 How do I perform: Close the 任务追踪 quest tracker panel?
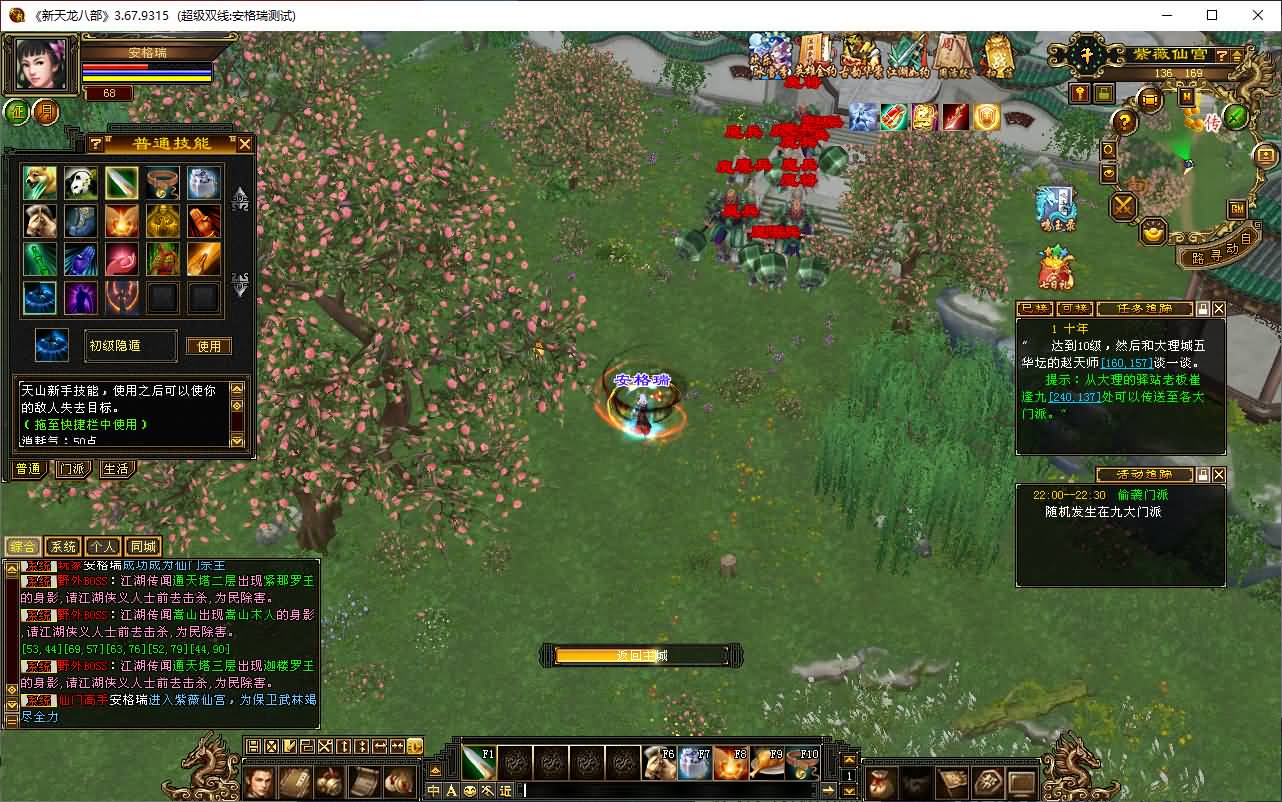(x=1218, y=309)
